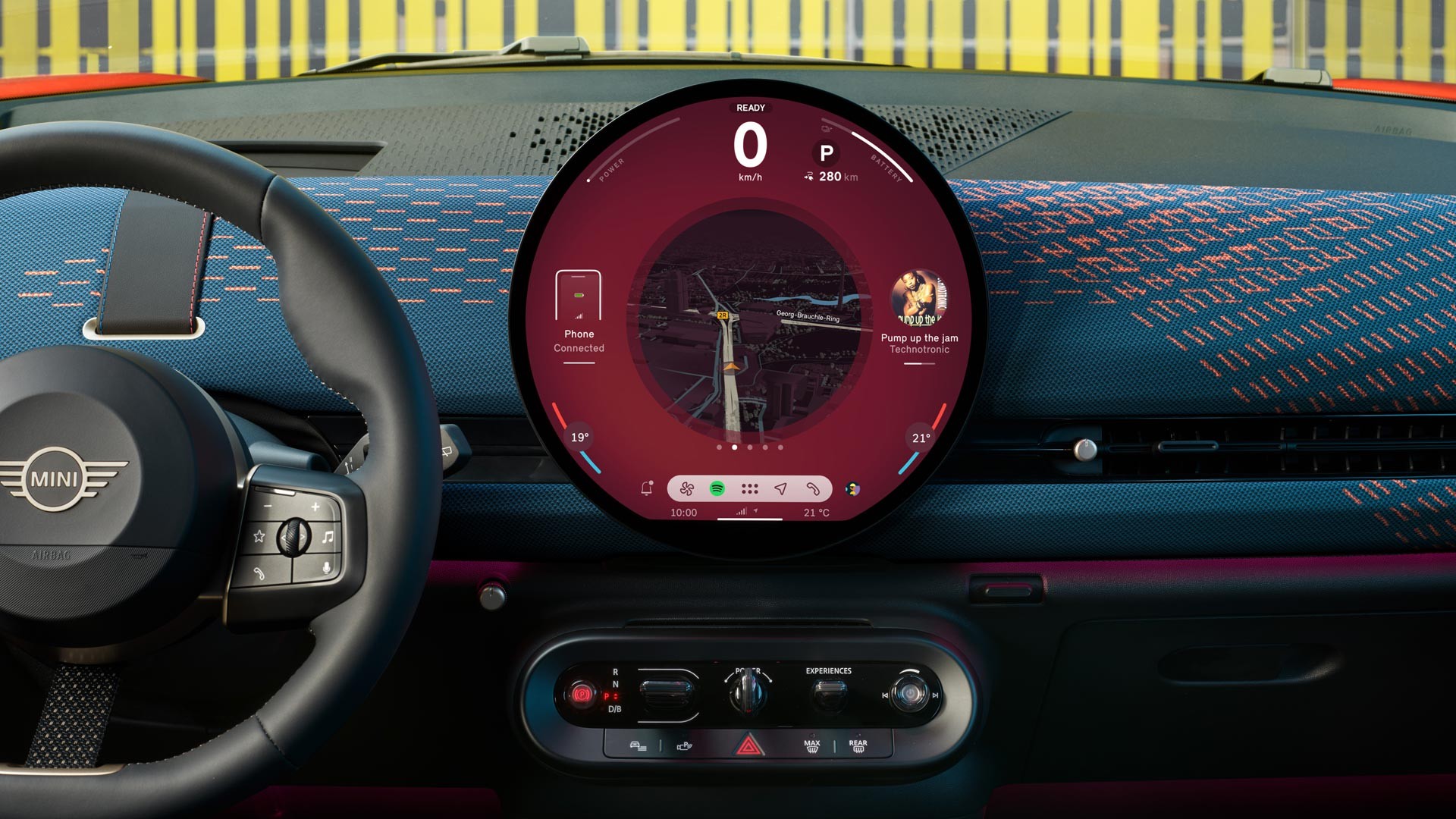Open Spotify from the dock
This screenshot has height=819, width=1456.
point(717,489)
